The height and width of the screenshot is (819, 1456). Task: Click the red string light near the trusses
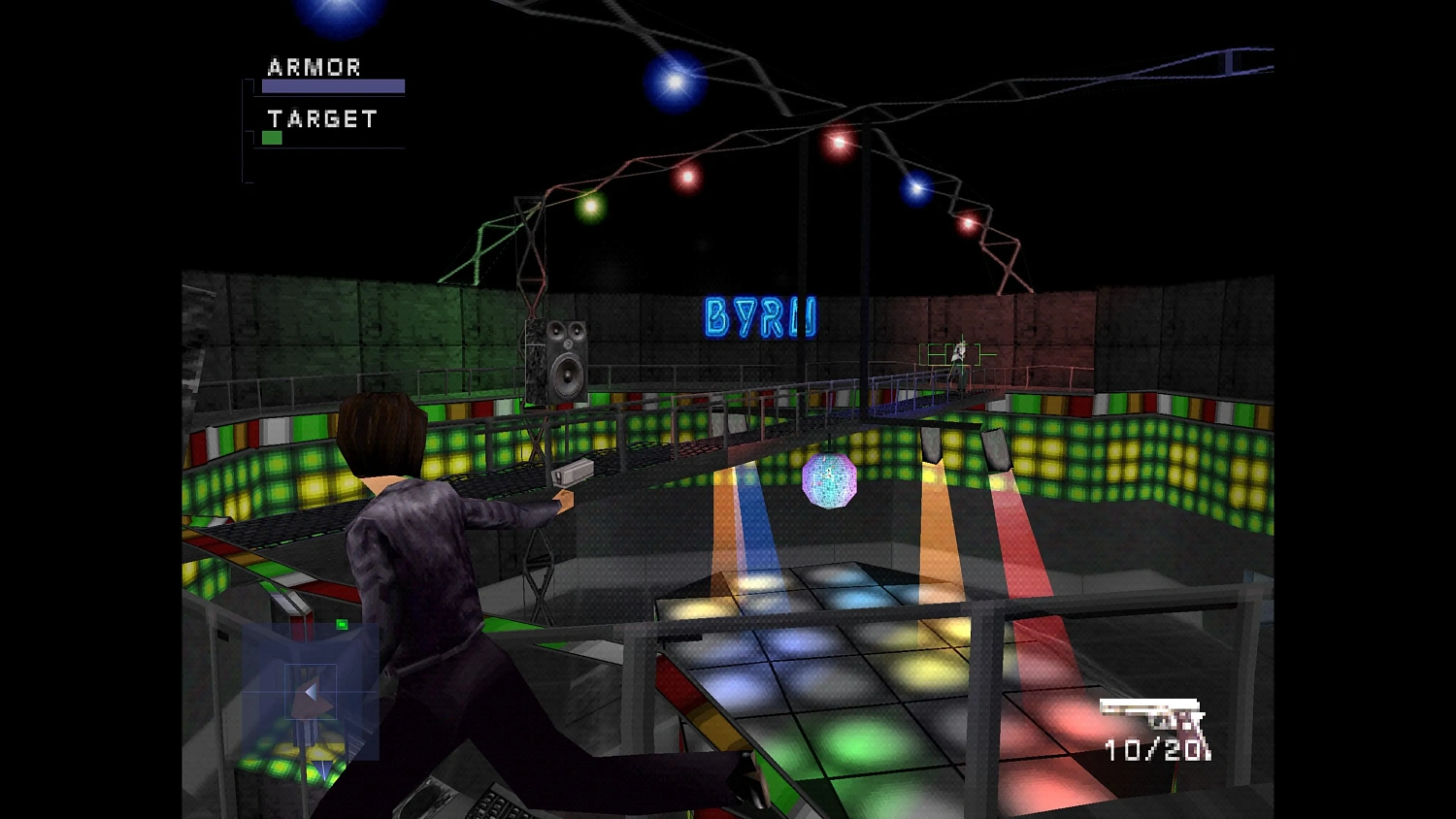[x=837, y=144]
